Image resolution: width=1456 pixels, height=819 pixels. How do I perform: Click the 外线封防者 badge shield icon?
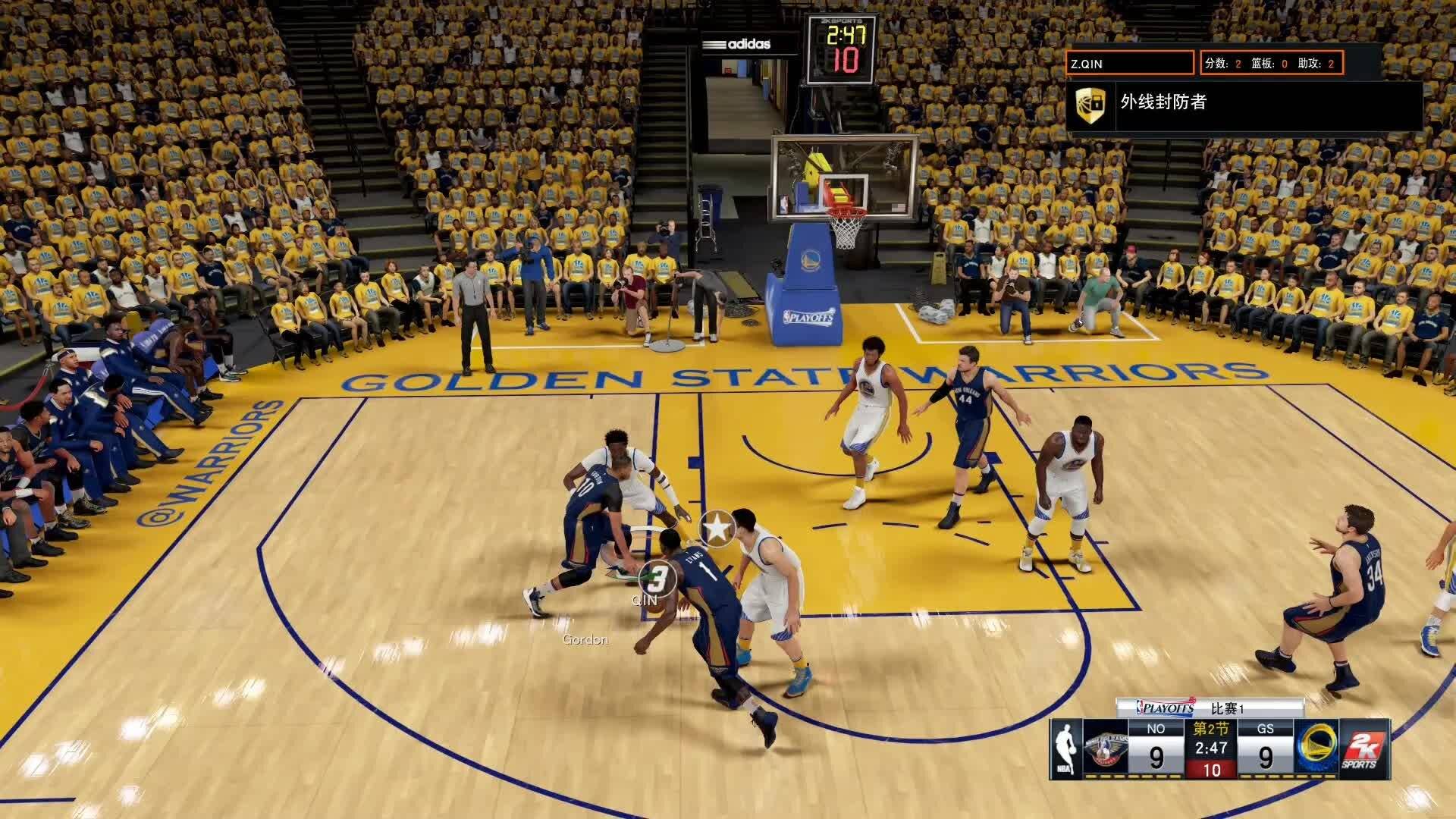point(1090,104)
